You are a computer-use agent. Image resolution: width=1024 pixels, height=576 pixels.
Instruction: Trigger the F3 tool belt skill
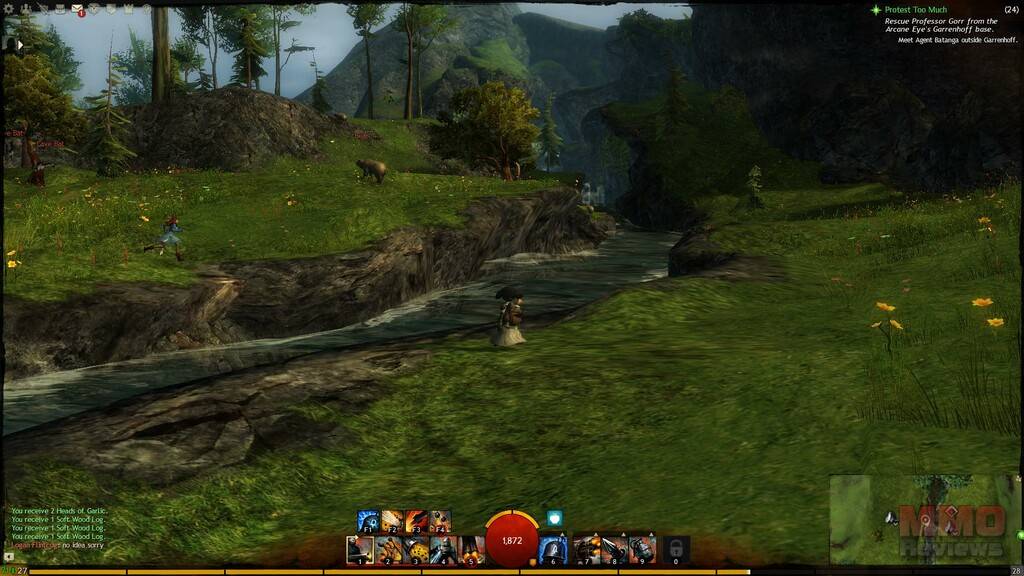click(x=416, y=521)
